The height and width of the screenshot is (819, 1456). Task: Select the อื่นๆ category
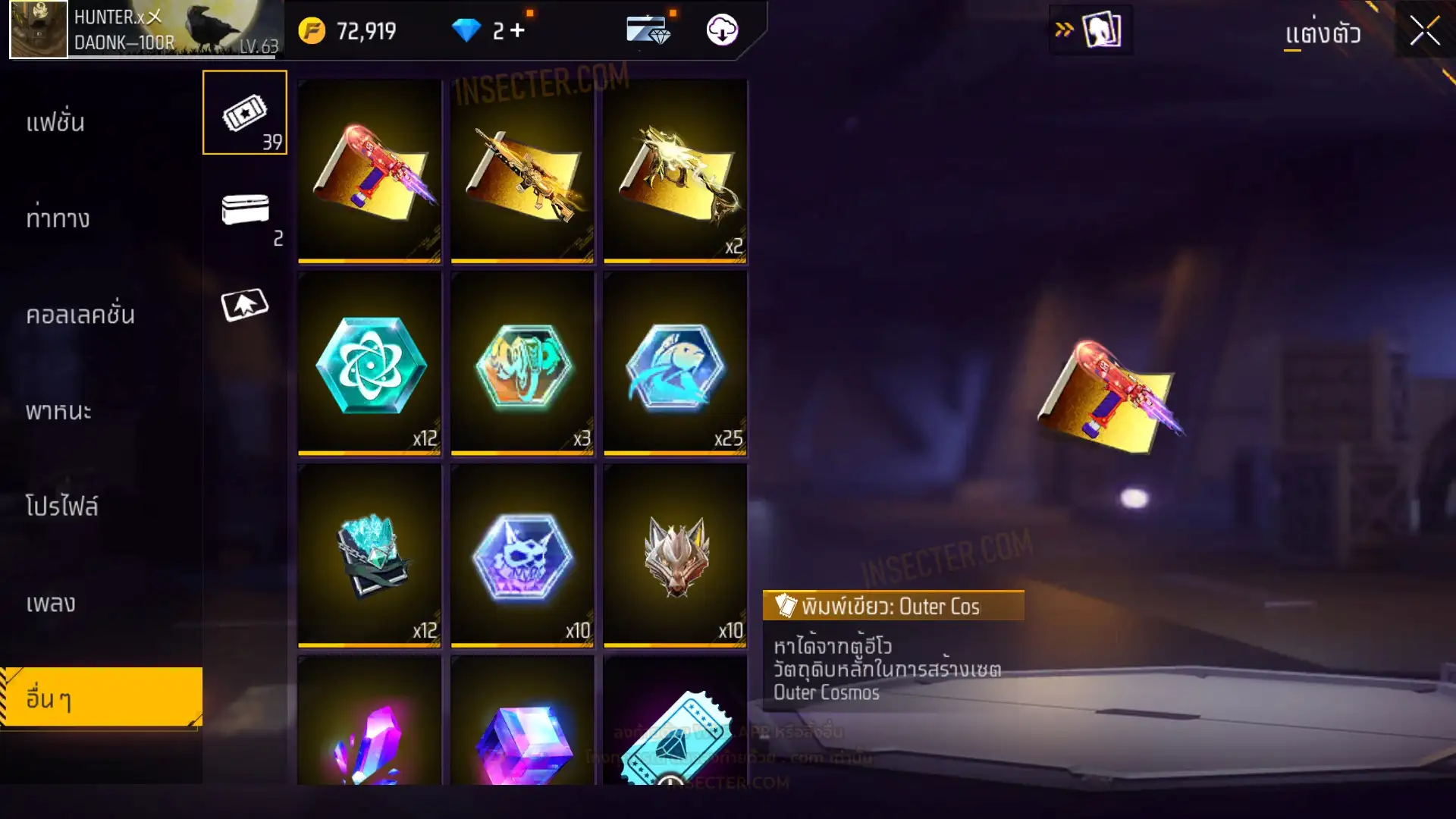coord(100,698)
